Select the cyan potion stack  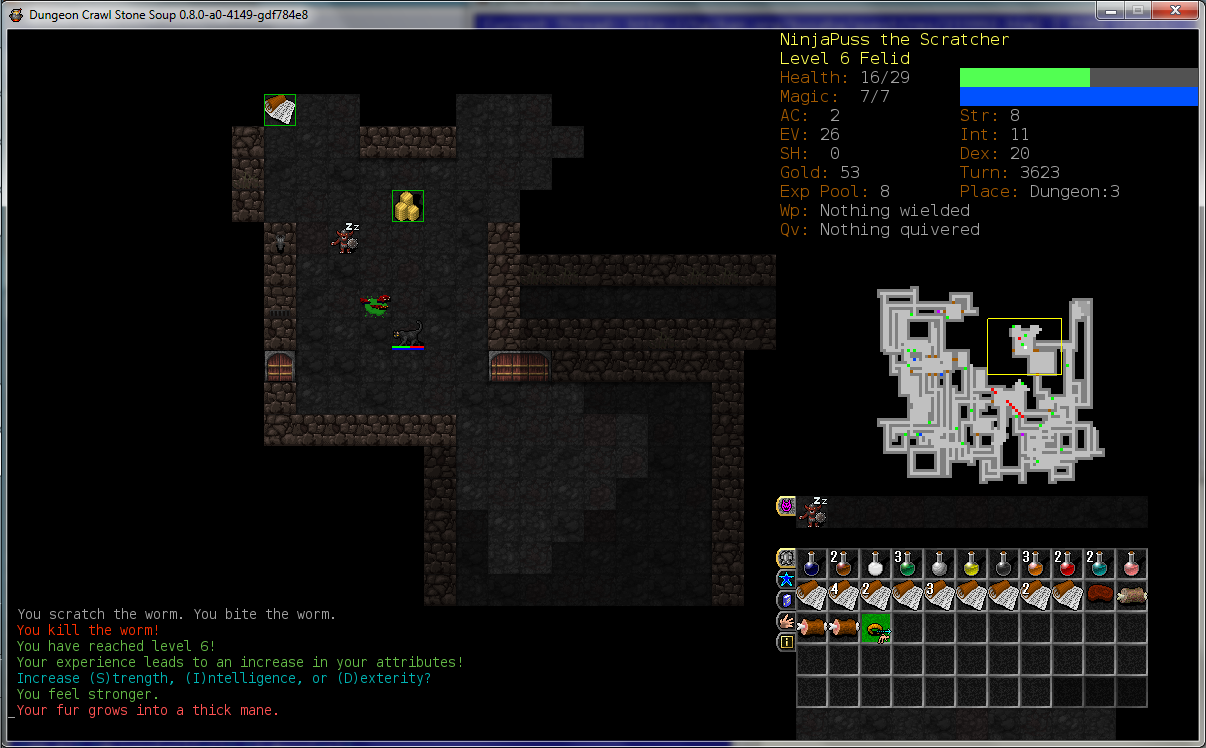coord(1100,564)
